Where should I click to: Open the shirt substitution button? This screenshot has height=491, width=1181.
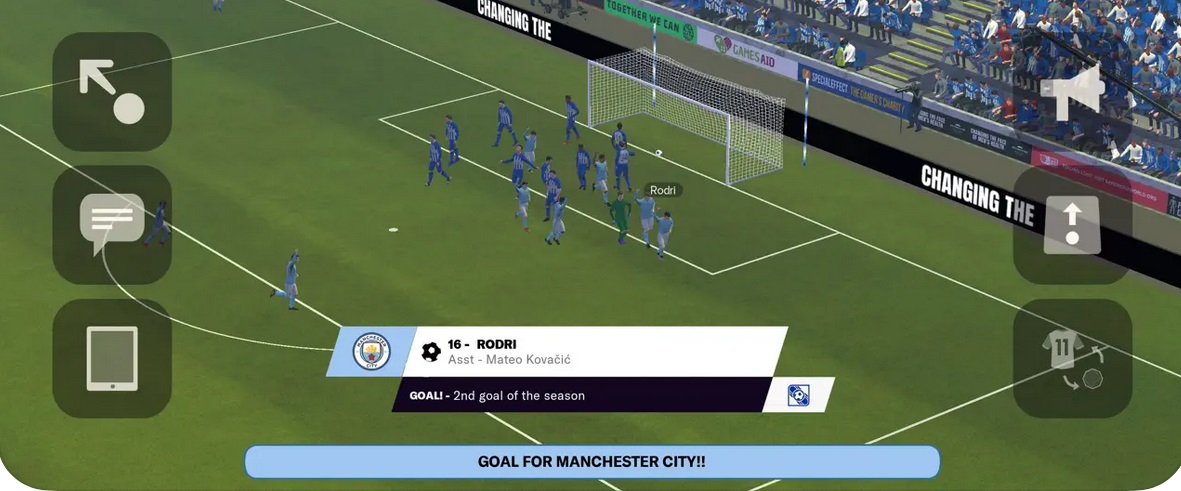point(1073,358)
